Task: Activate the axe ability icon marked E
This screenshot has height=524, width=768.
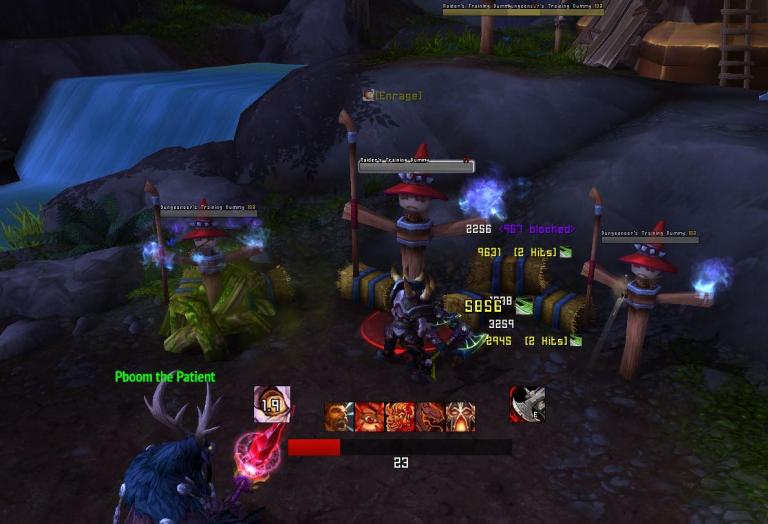Action: (x=527, y=404)
